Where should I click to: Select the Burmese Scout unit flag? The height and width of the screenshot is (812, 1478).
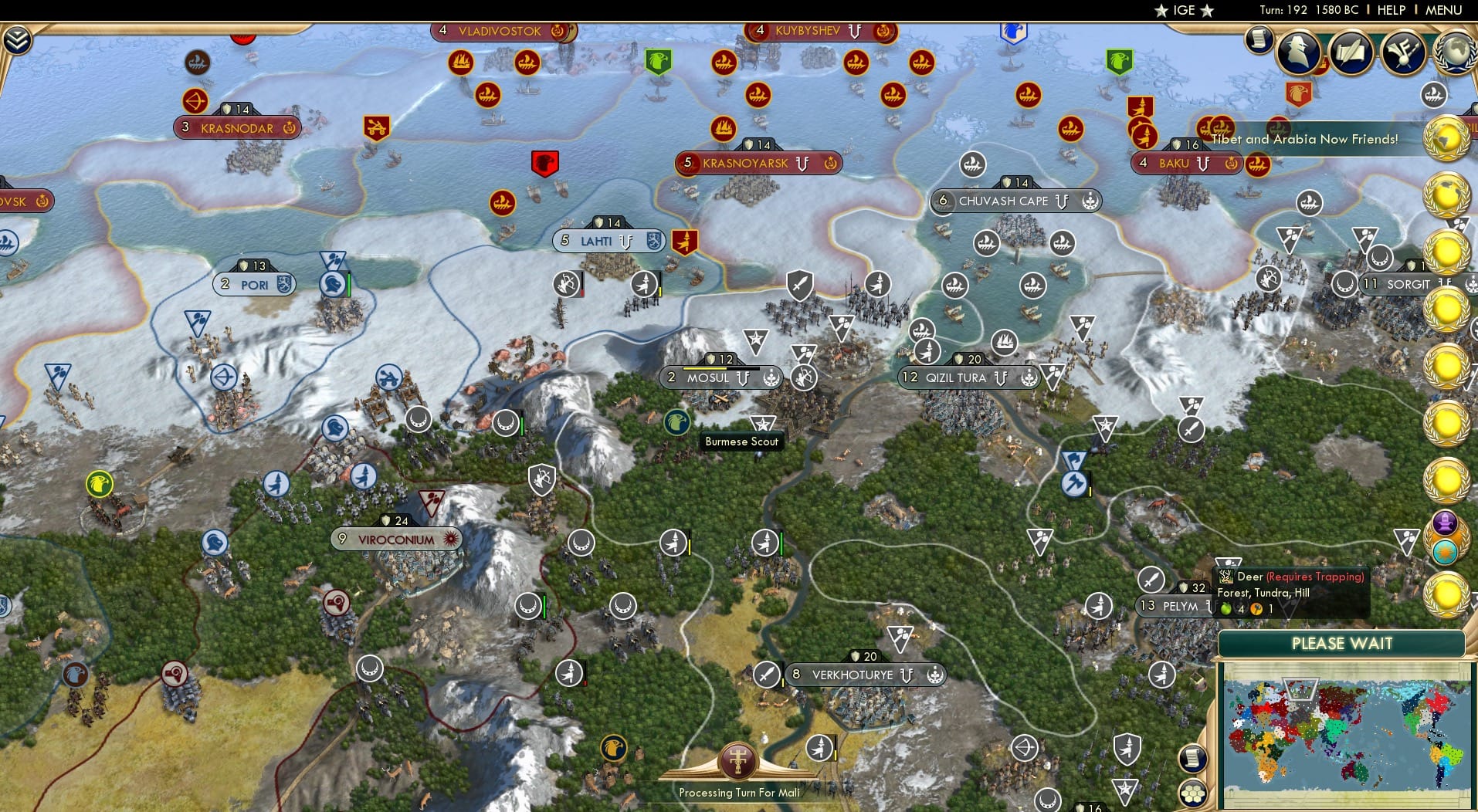pos(676,424)
